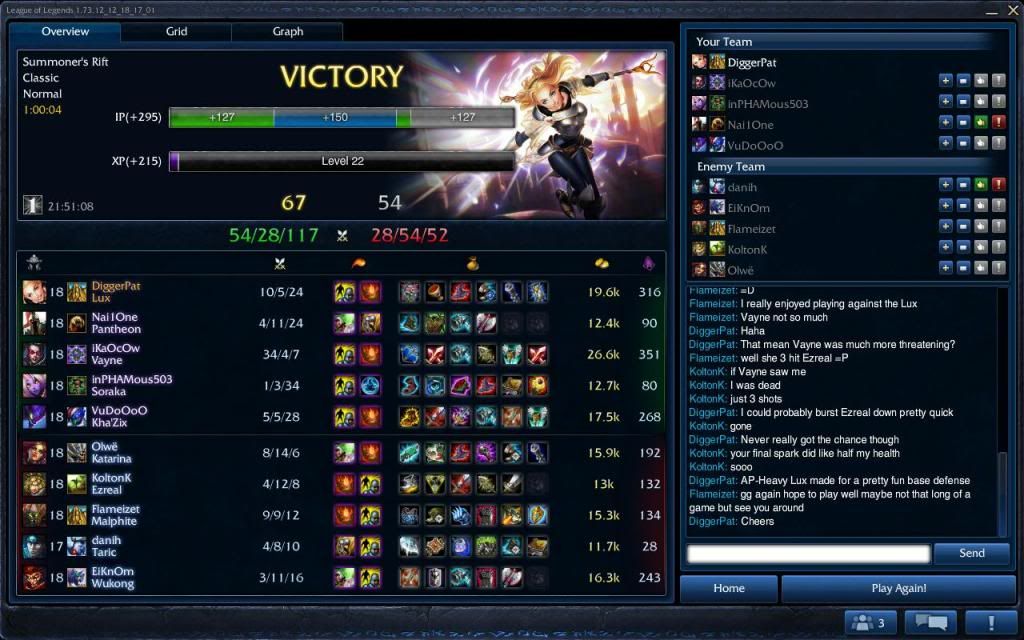This screenshot has height=640, width=1024.
Task: Open the friends list showing 3 online
Action: (870, 623)
